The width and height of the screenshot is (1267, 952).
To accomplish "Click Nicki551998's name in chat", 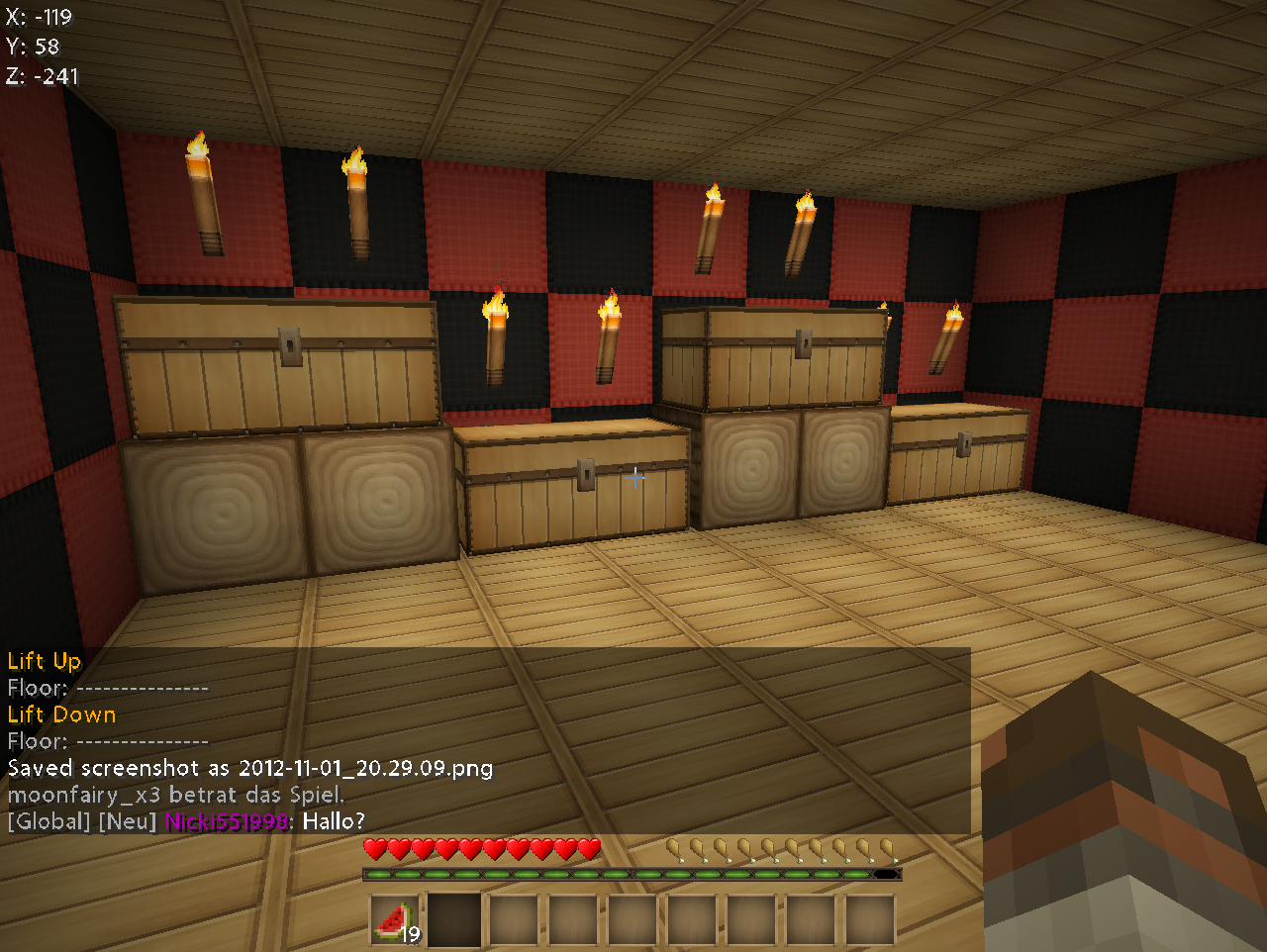I will point(227,821).
